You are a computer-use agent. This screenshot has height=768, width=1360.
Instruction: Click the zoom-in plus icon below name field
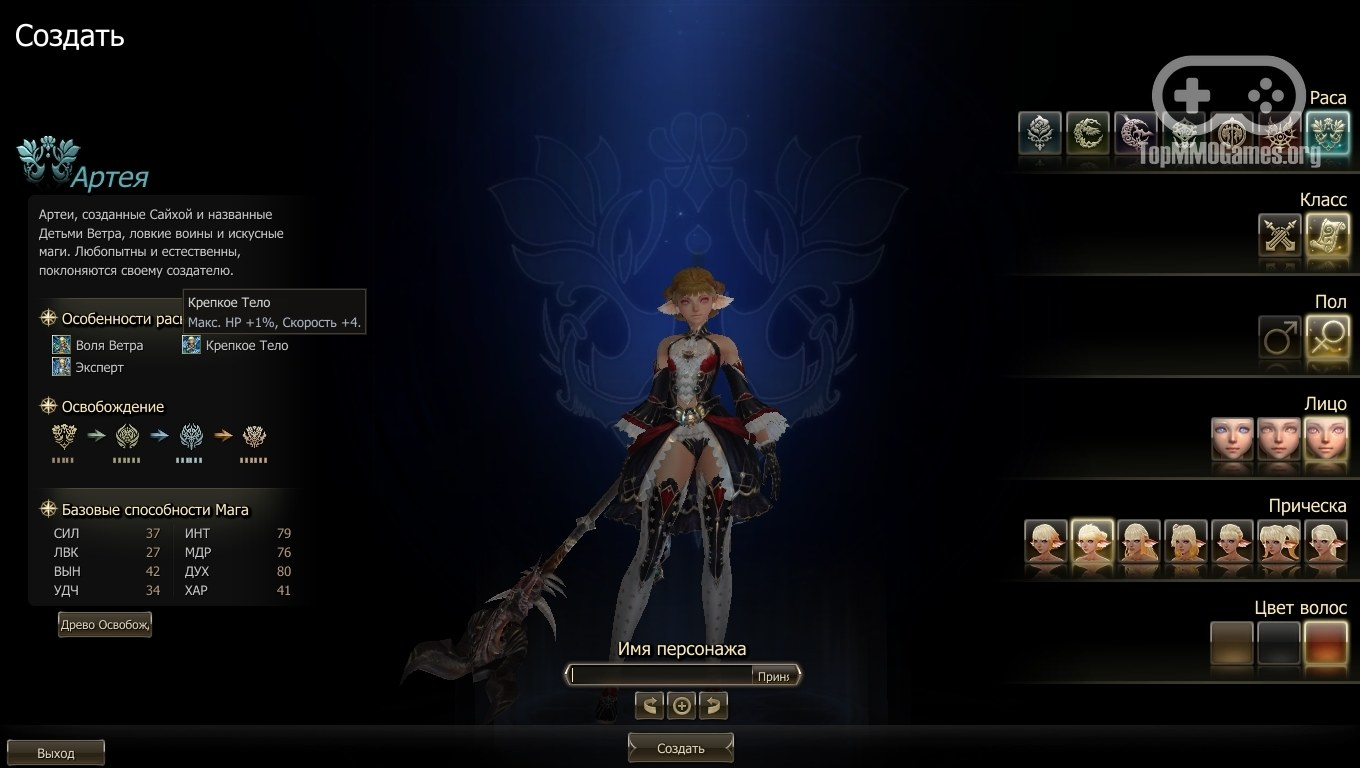[x=681, y=705]
